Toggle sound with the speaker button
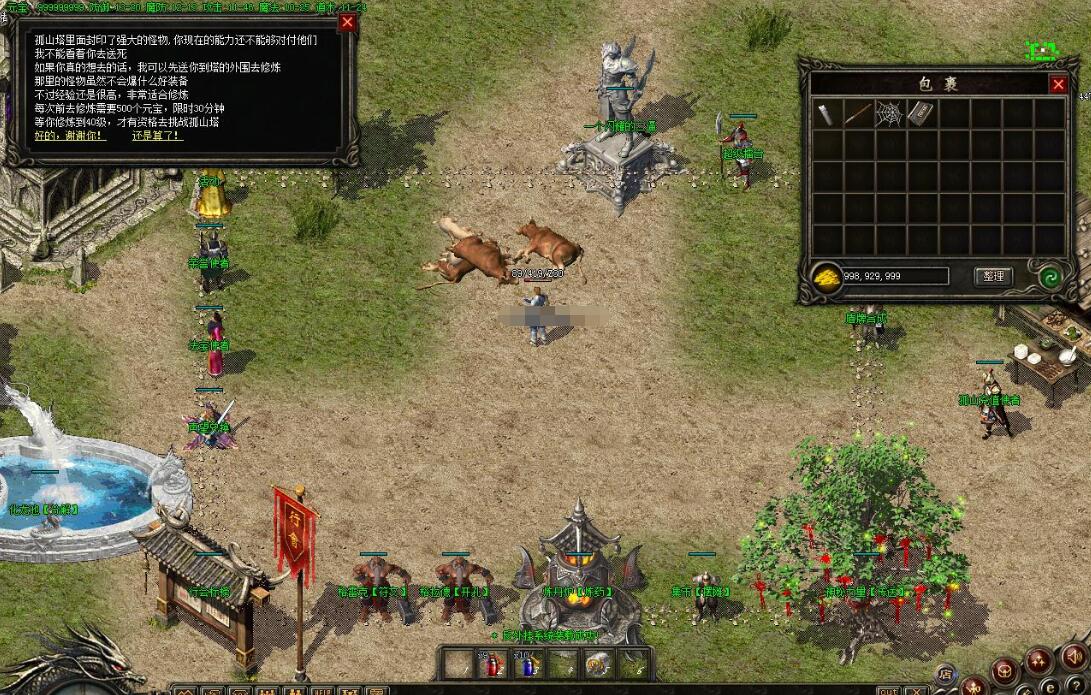This screenshot has width=1091, height=695. click(x=1072, y=657)
